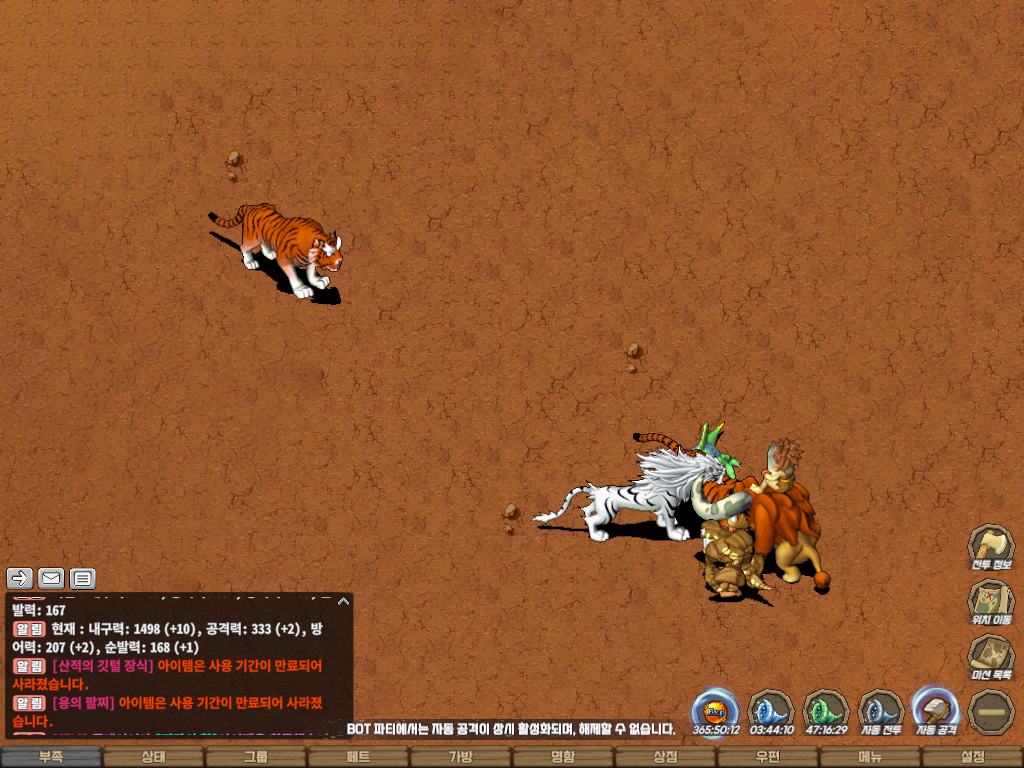
Task: Open the 명함 (name card) menu
Action: 563,757
